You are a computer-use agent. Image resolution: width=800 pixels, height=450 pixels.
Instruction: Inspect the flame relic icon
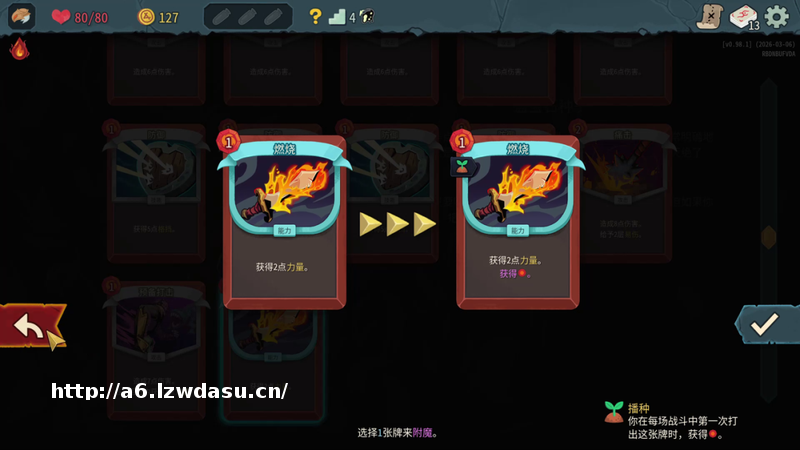coord(19,49)
